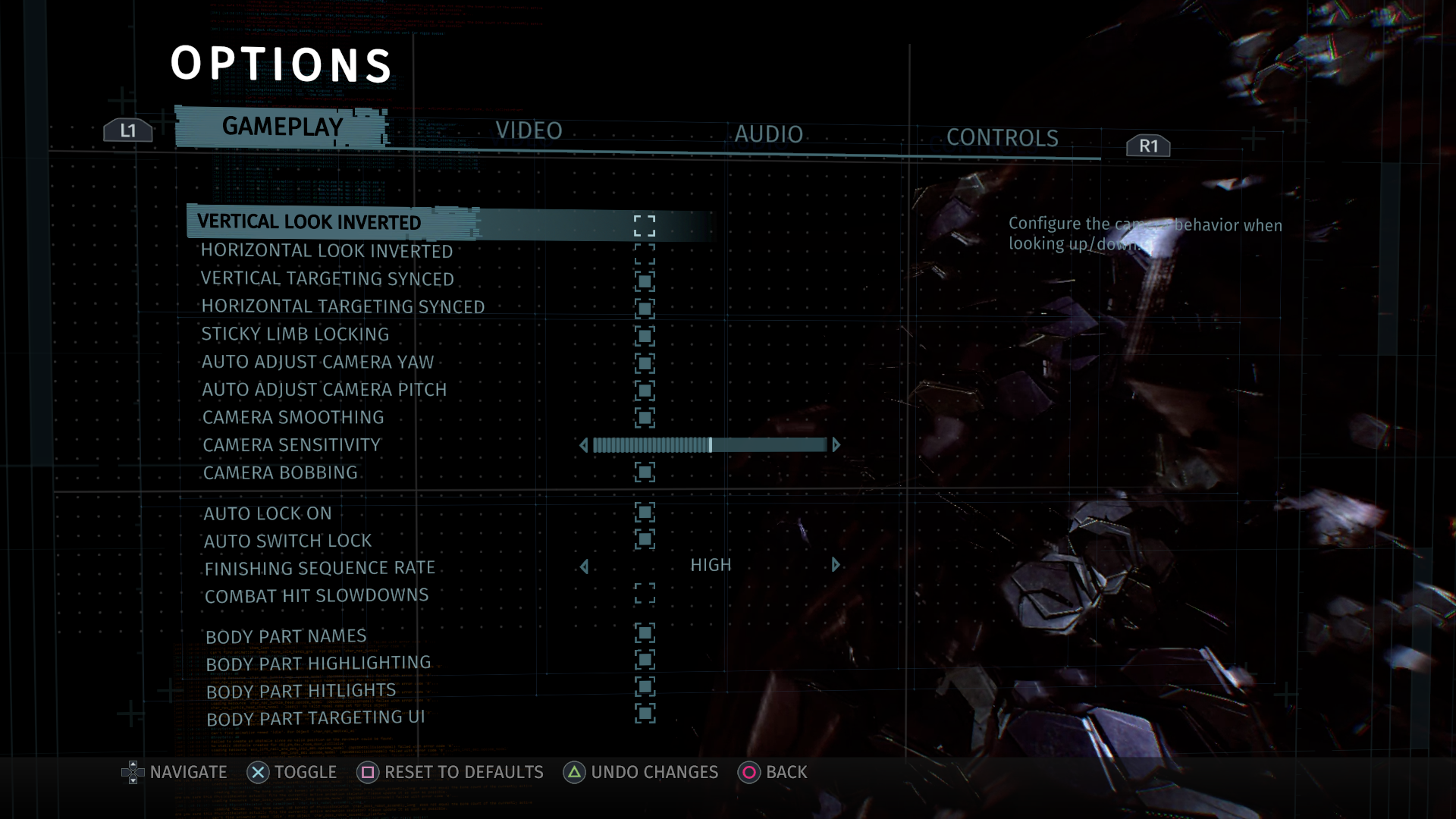1456x819 pixels.
Task: Disable Camera Bobbing
Action: coord(645,472)
